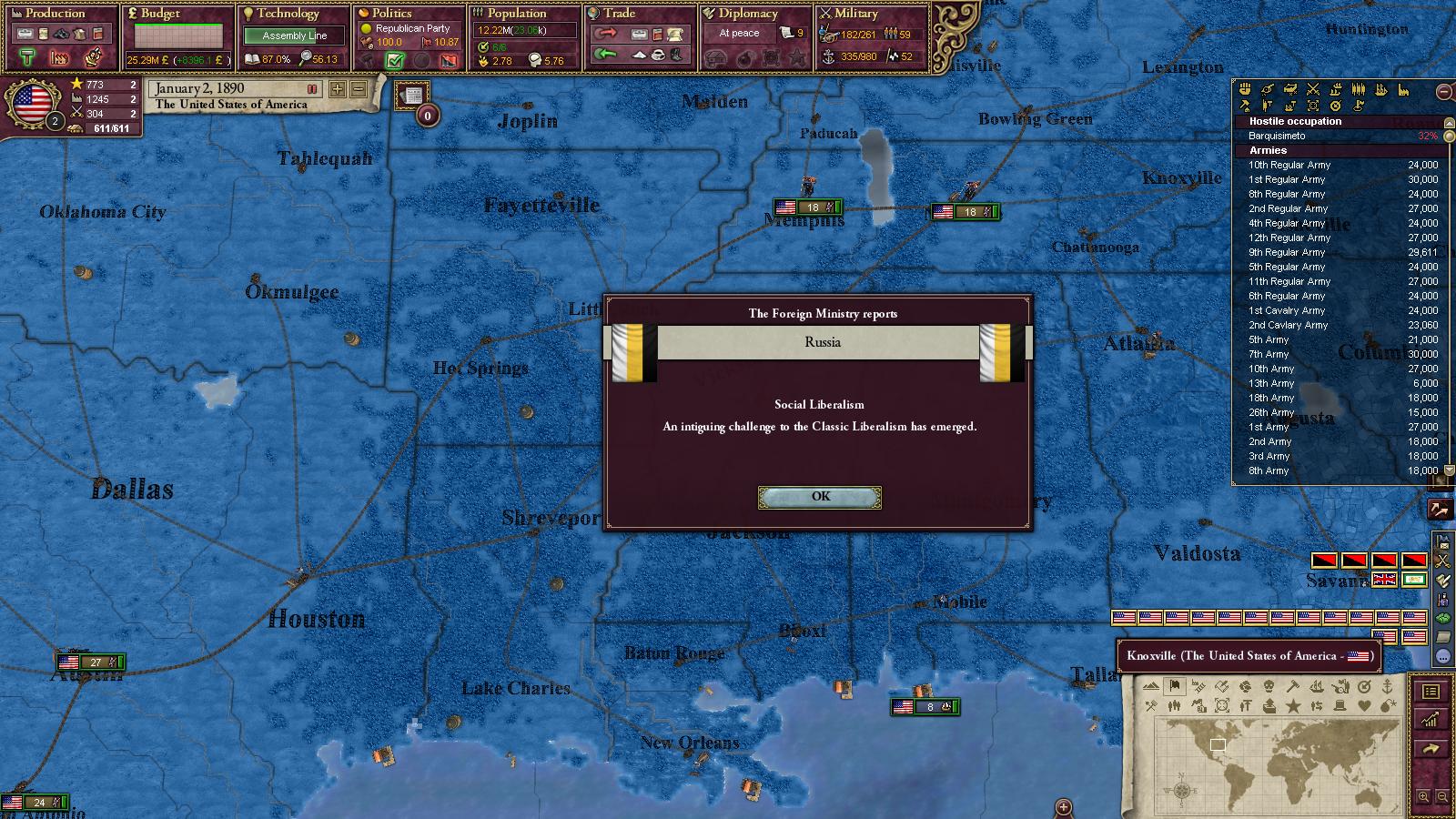Open the Production tab

(x=55, y=14)
